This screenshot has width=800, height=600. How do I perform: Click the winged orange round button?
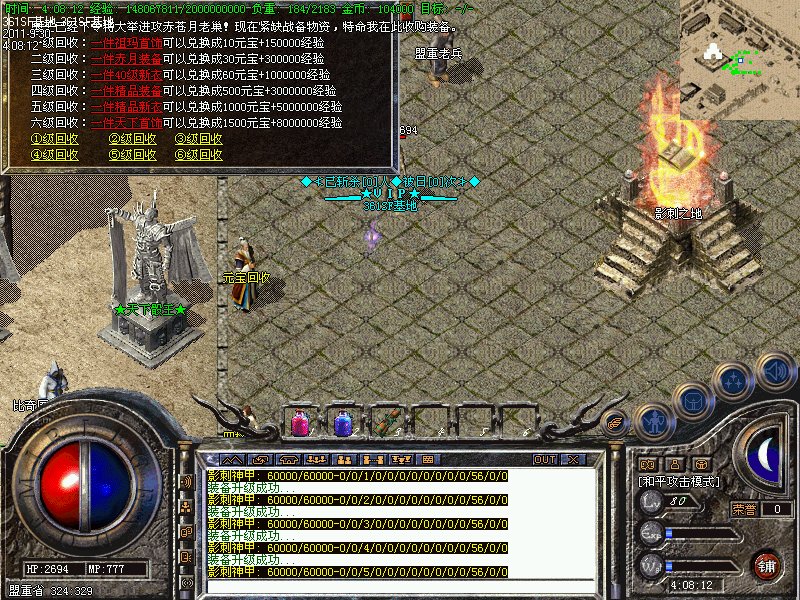(615, 422)
